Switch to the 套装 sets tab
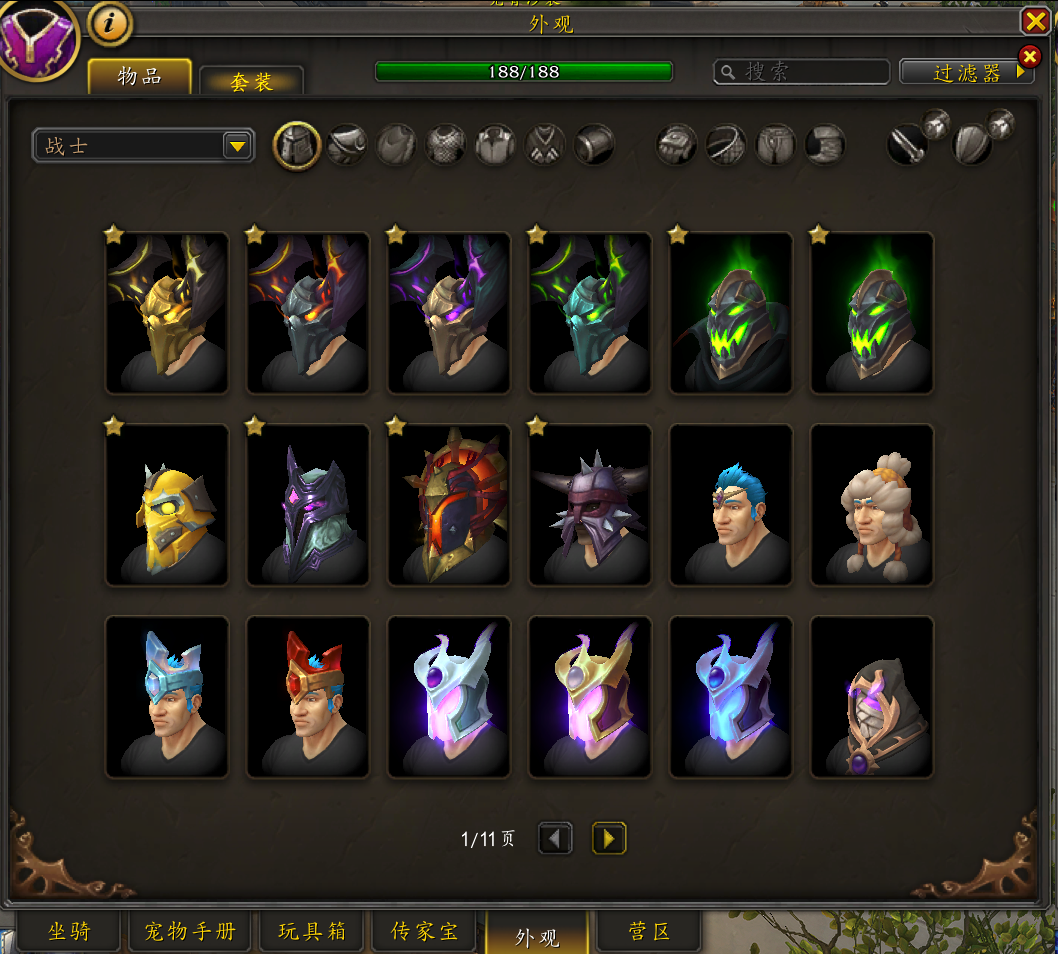The image size is (1058, 954). click(x=251, y=81)
